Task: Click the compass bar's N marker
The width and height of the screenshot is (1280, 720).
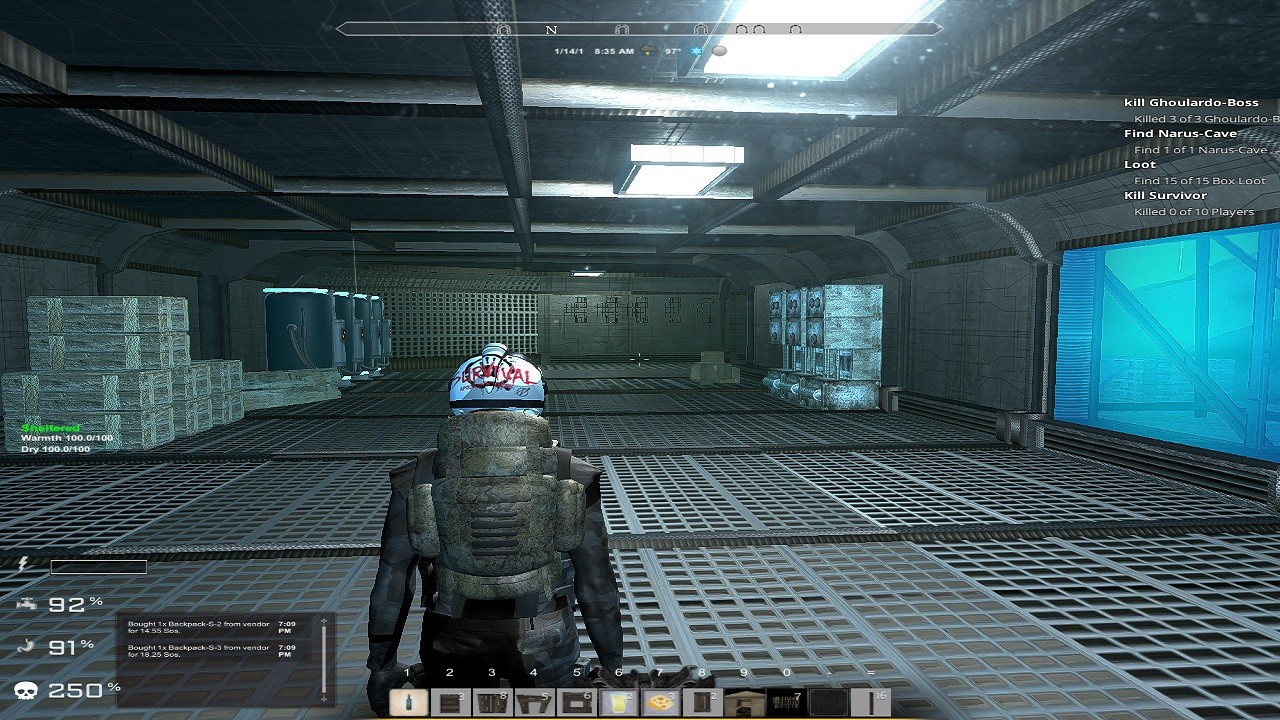Action: tap(551, 30)
